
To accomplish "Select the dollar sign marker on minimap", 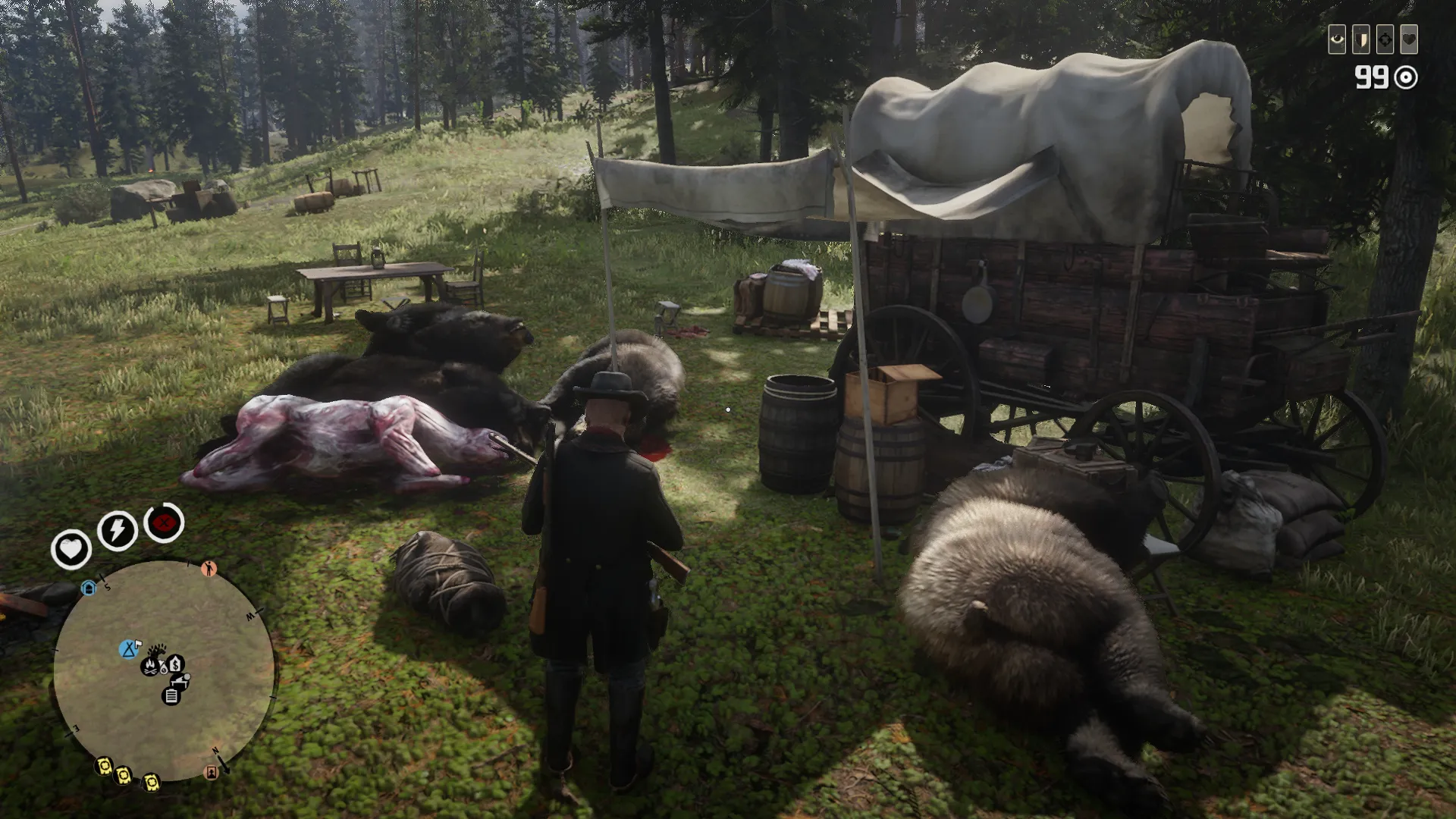I will (176, 664).
